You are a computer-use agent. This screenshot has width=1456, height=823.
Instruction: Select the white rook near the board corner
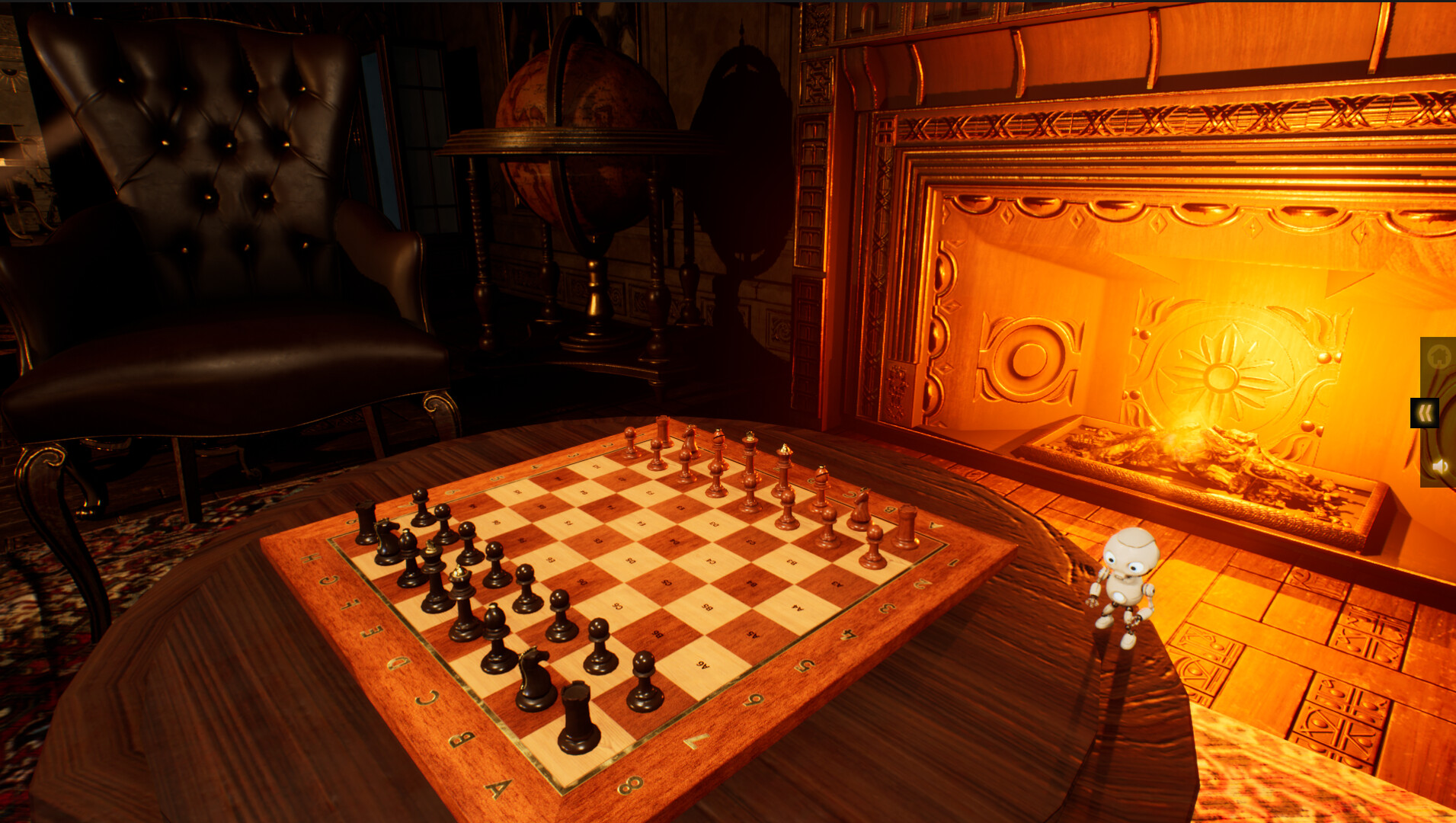tap(905, 524)
